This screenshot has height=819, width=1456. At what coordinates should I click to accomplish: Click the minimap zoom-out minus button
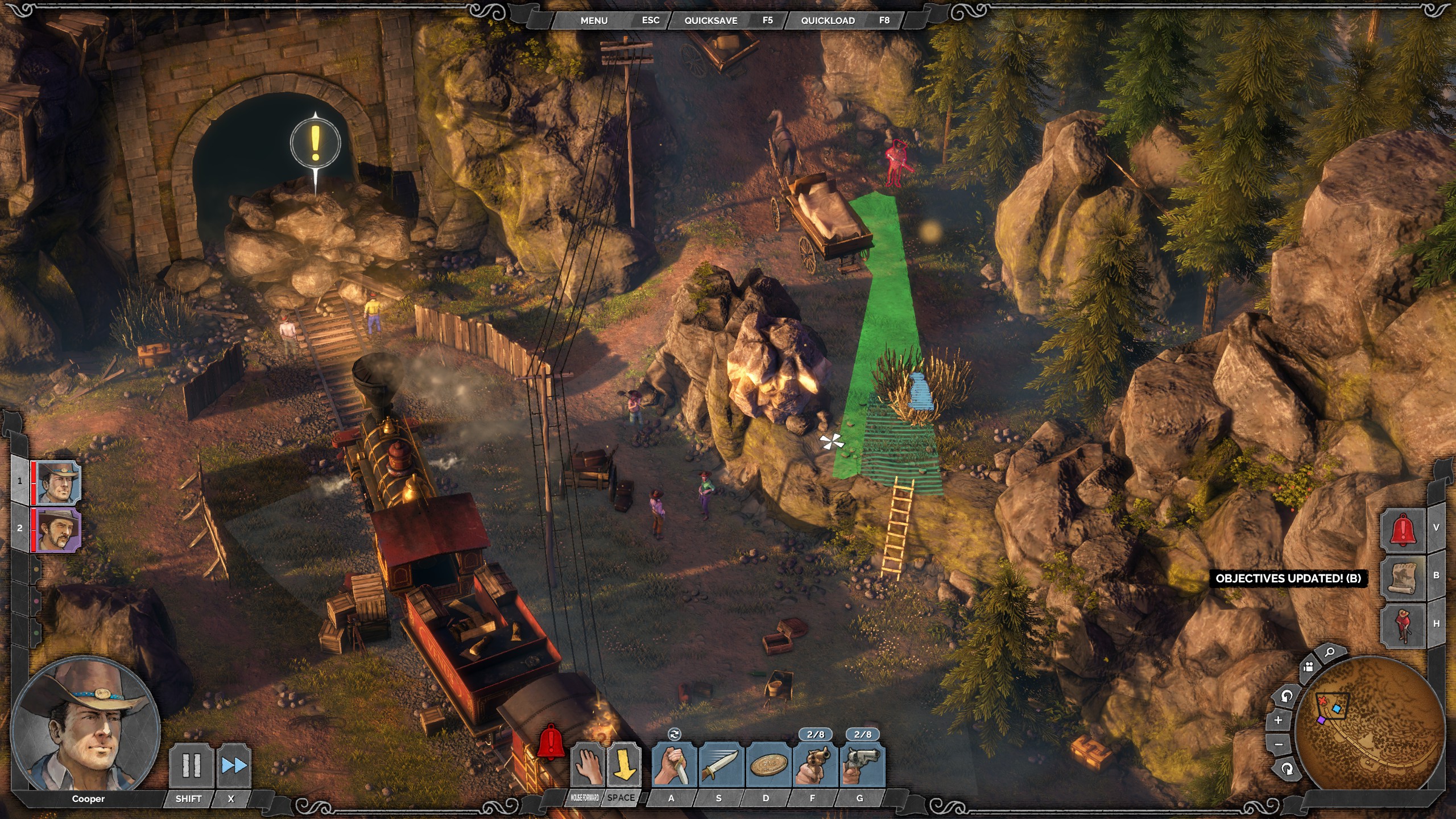click(1279, 744)
